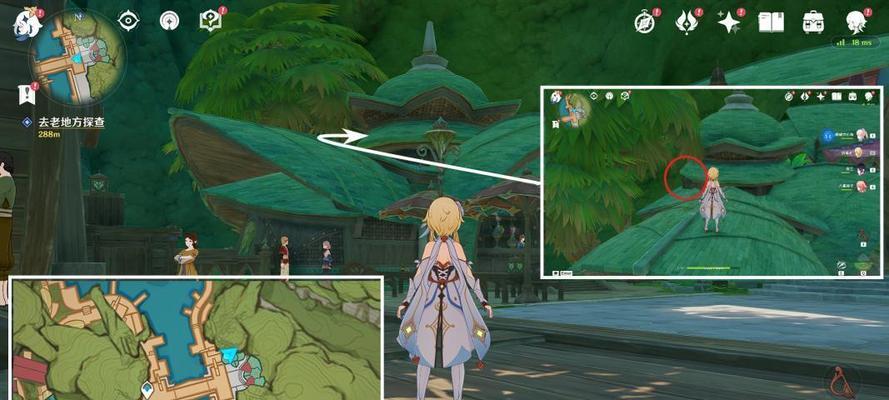This screenshot has height=400, width=889.
Task: Open the four-pointed star wish icon
Action: pos(729,21)
